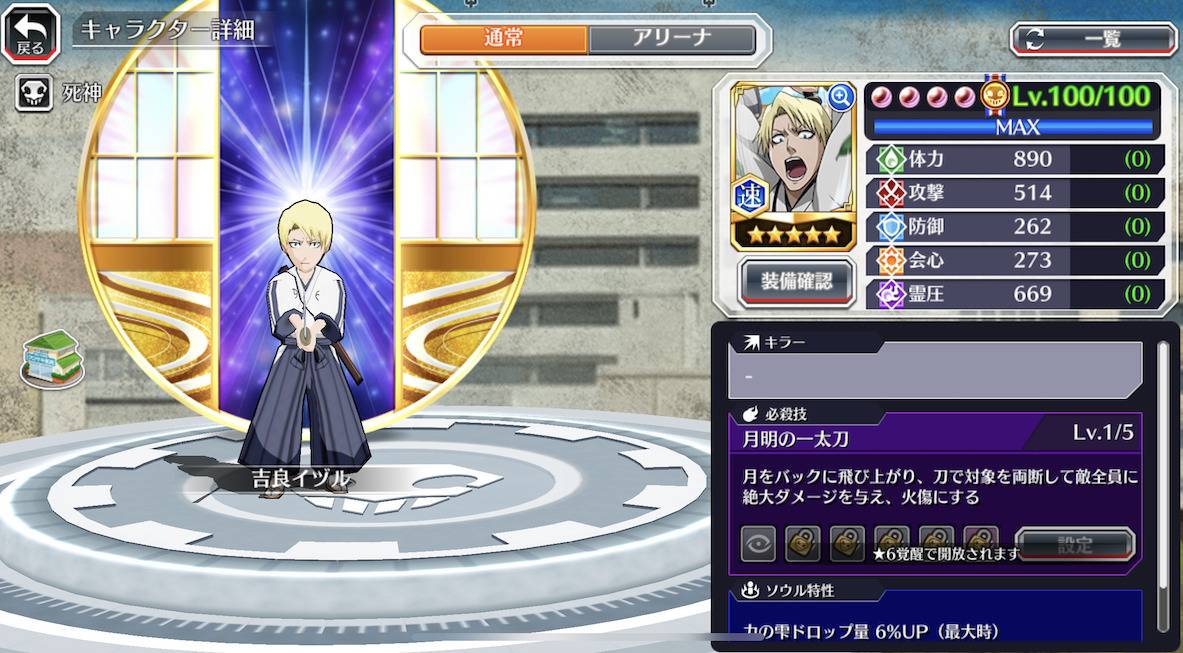1183x653 pixels.
Task: Magnify the character portrait
Action: 841,97
